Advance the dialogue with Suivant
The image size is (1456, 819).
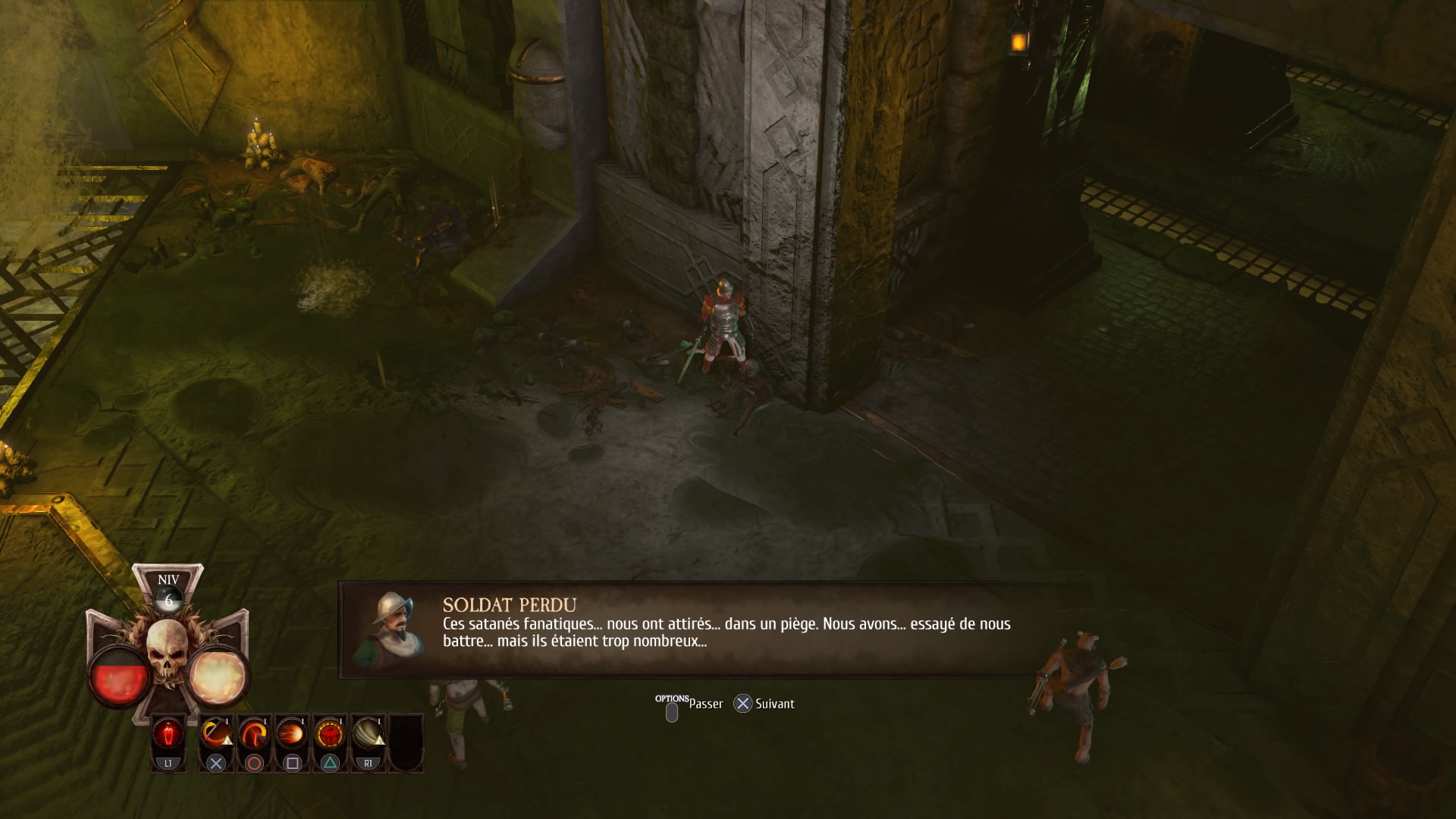[x=773, y=704]
